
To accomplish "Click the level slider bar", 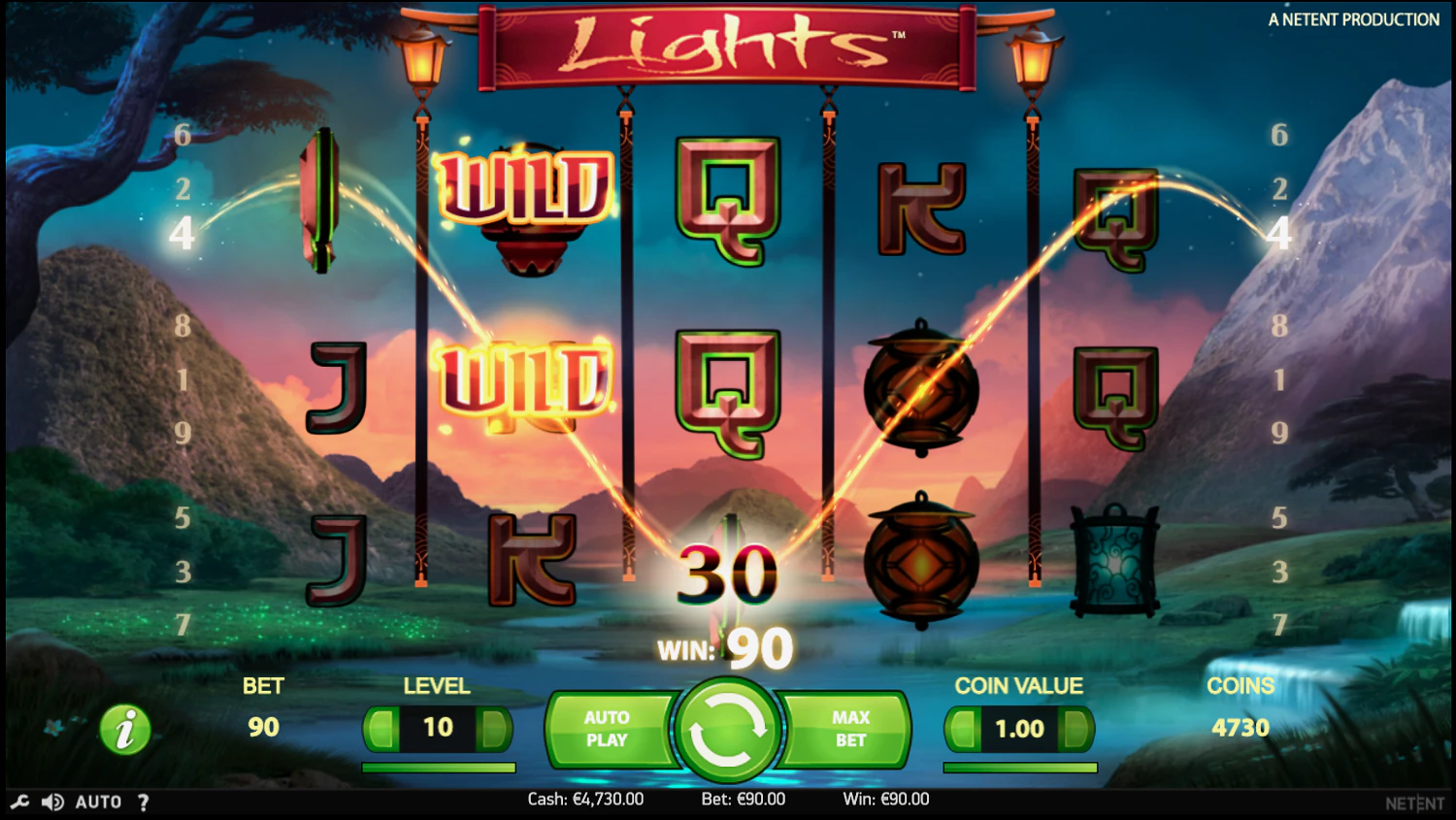I will [438, 768].
